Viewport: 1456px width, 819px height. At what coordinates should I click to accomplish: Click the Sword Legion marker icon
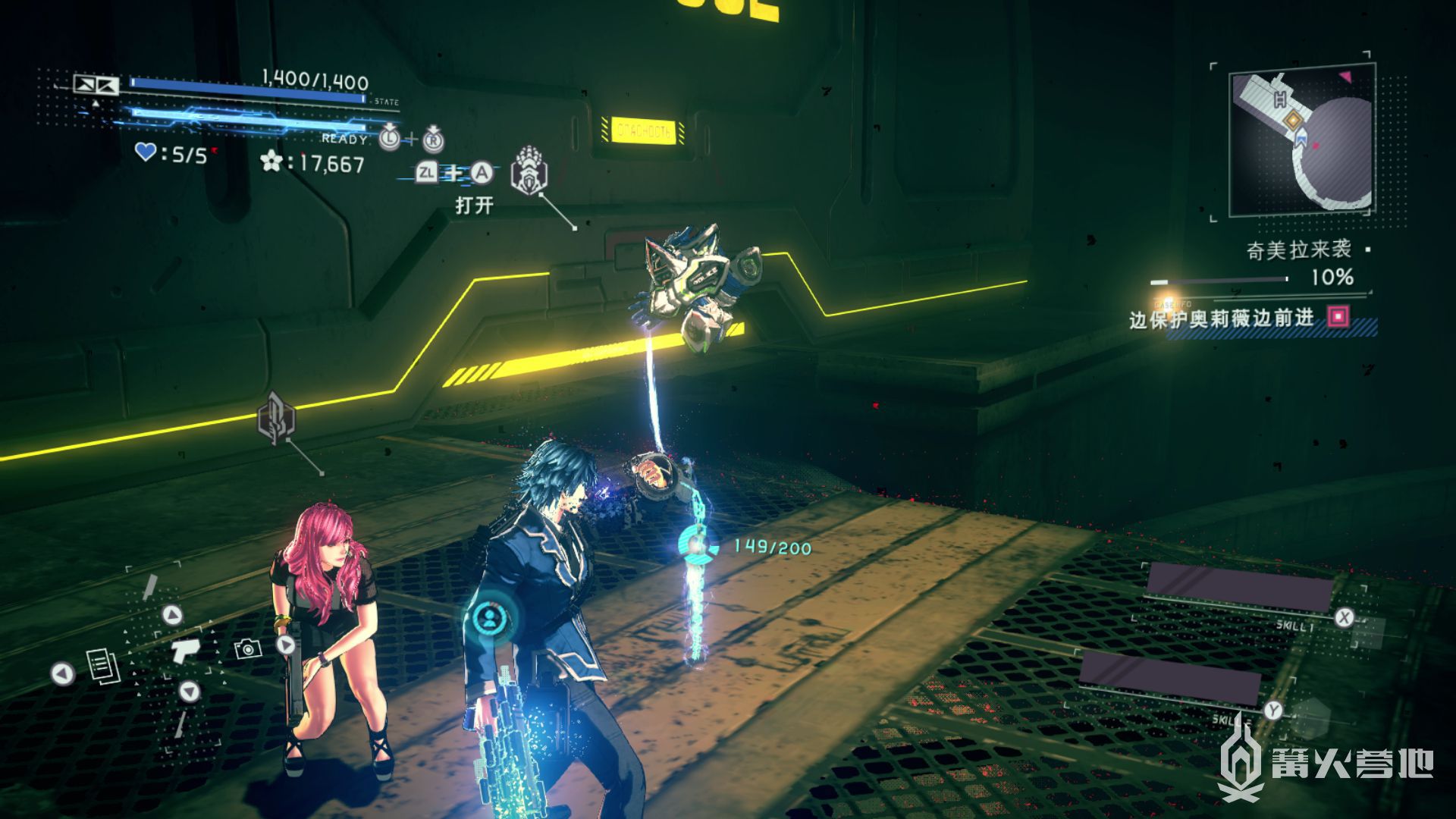tap(276, 418)
